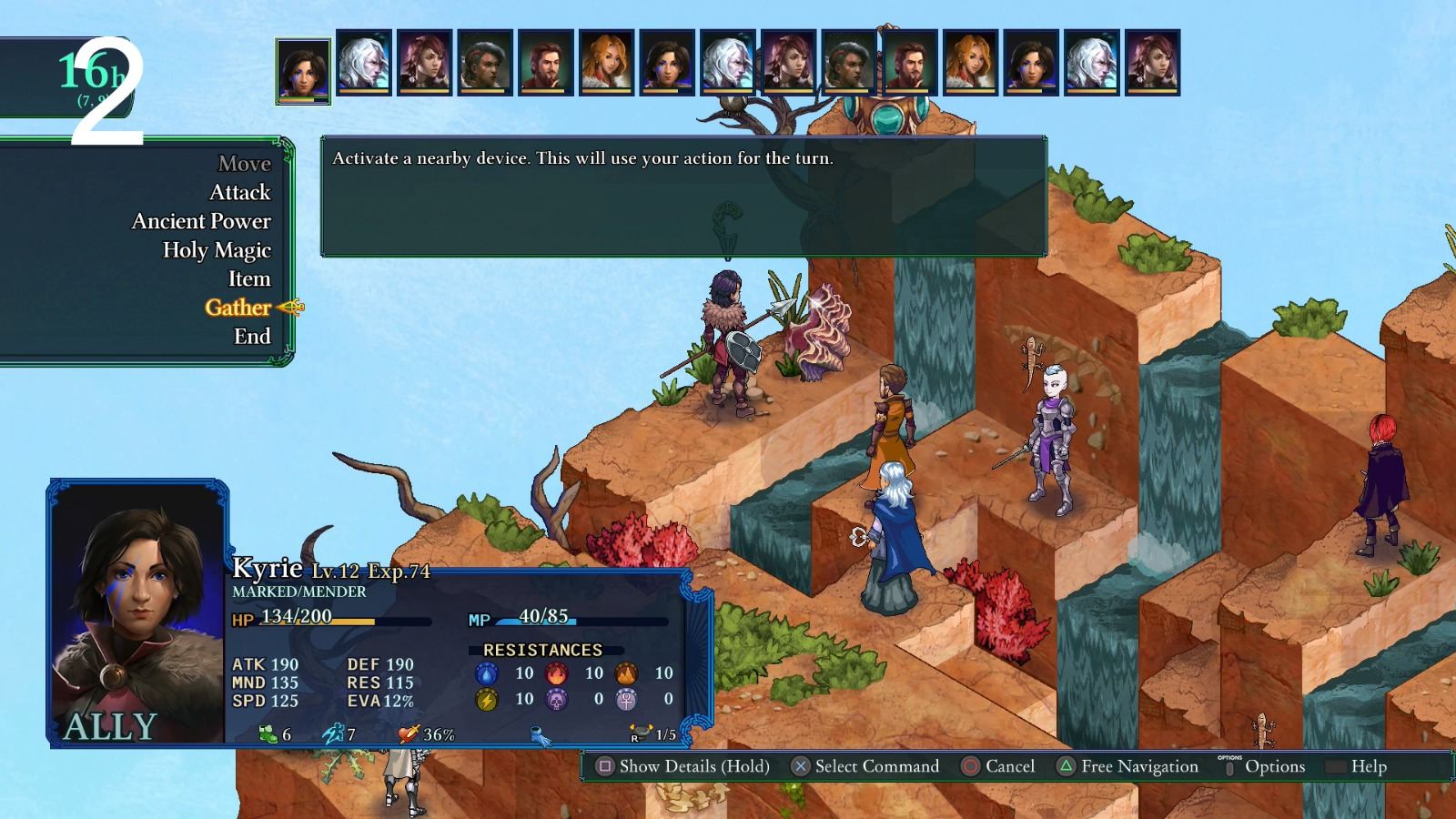Choose Attack from the command menu
Screen dimensions: 1456x819
pos(241,192)
